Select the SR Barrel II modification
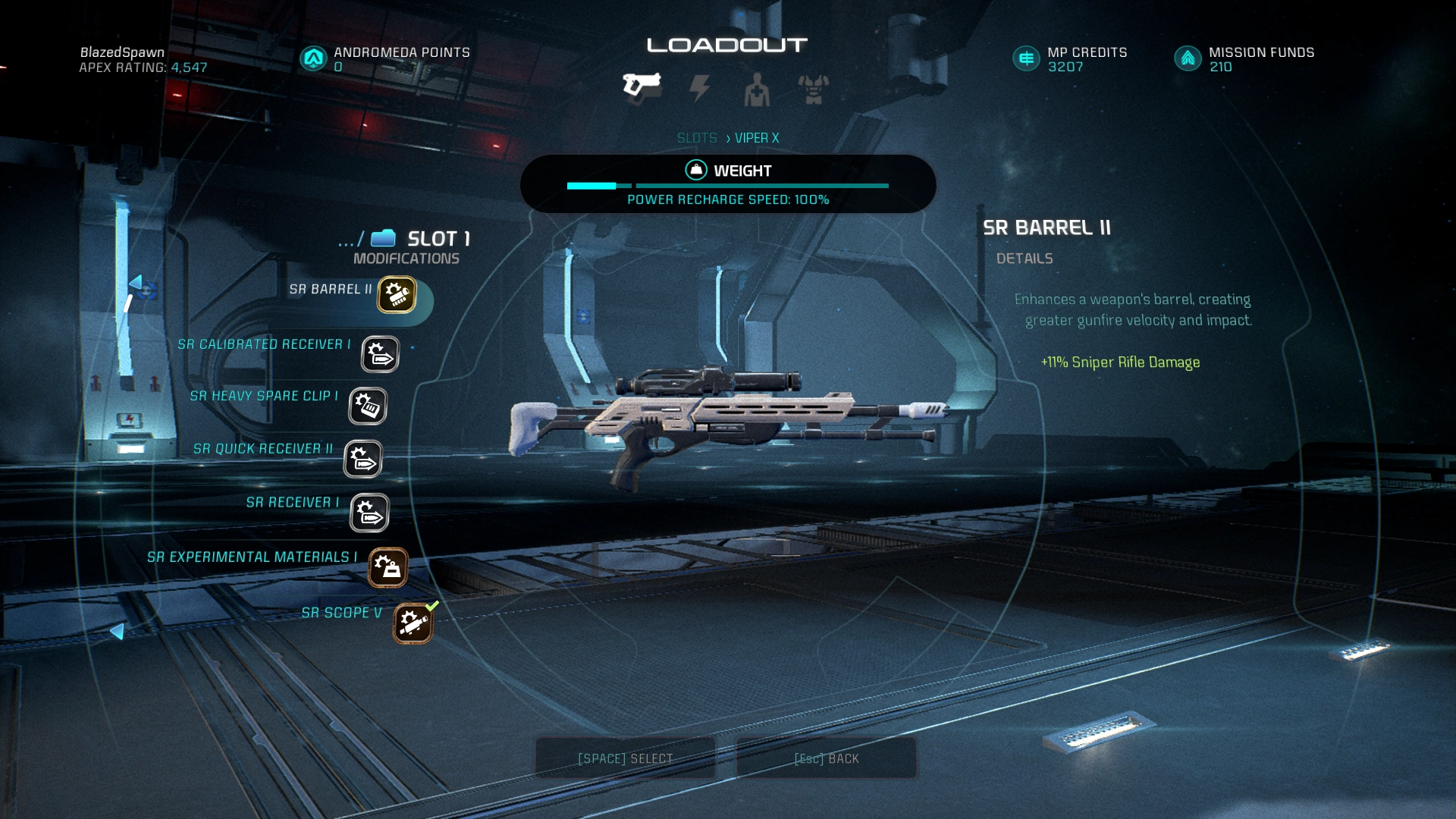1456x819 pixels. click(397, 295)
